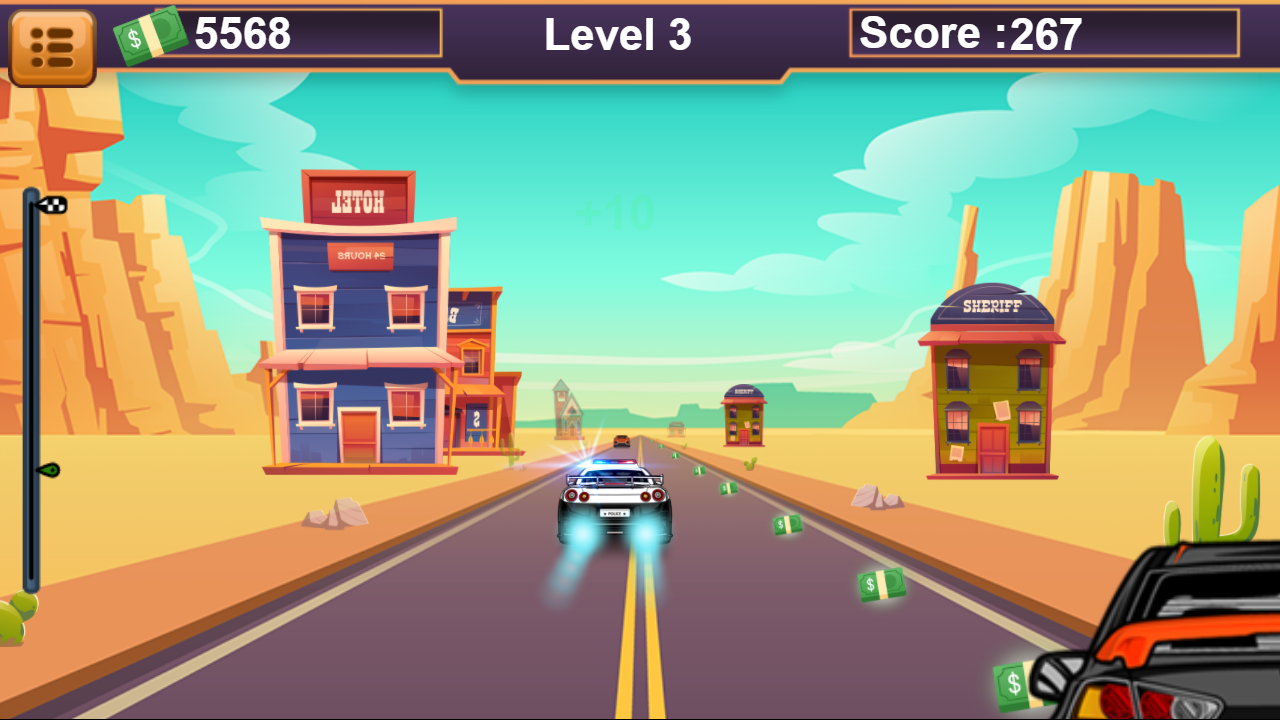The image size is (1280, 720).
Task: Tap the Sheriff building sign
Action: pyautogui.click(x=991, y=308)
